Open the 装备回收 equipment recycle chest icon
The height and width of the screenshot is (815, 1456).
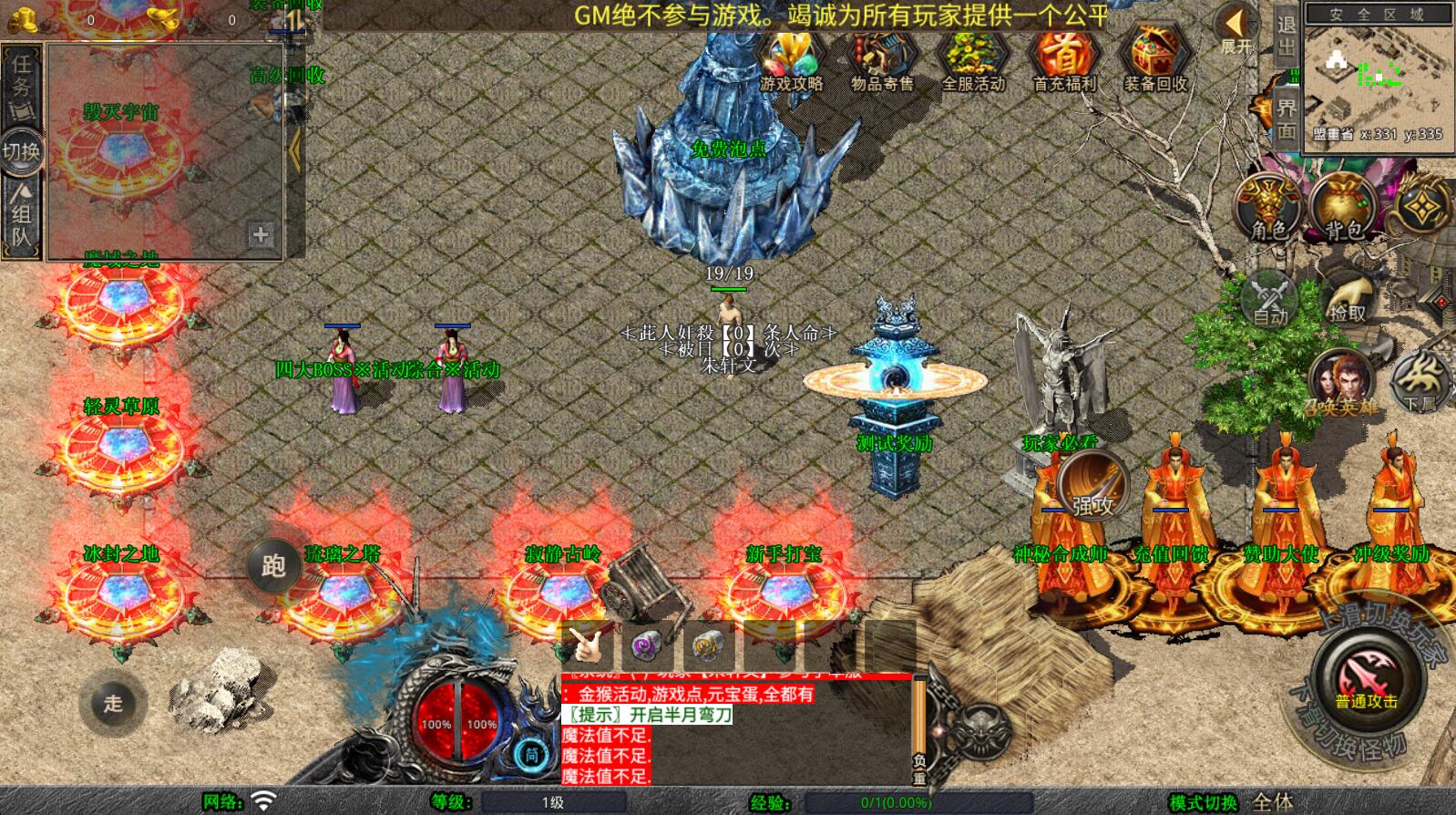tap(1155, 60)
